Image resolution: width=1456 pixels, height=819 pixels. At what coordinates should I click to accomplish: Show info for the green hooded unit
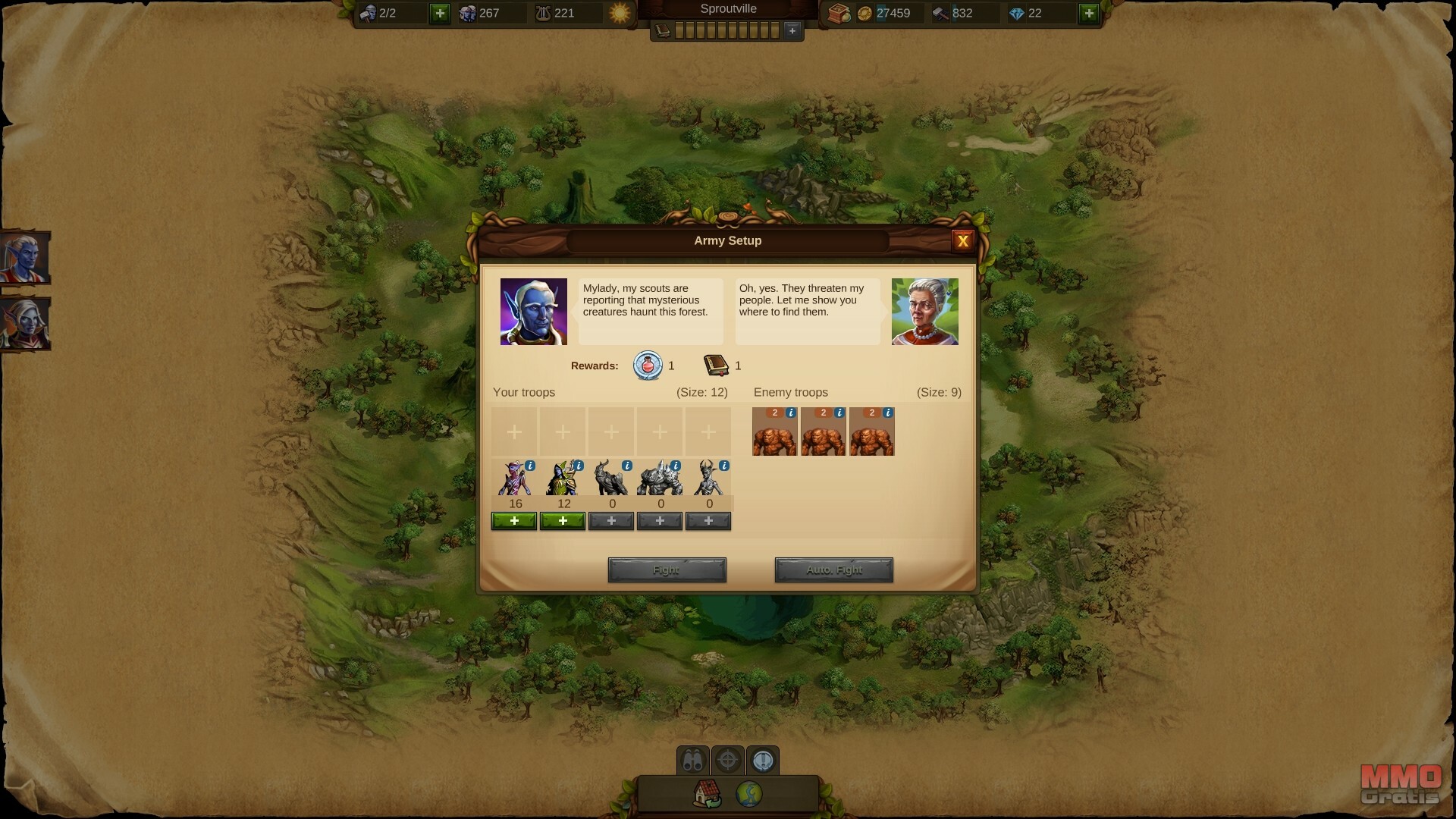(579, 466)
